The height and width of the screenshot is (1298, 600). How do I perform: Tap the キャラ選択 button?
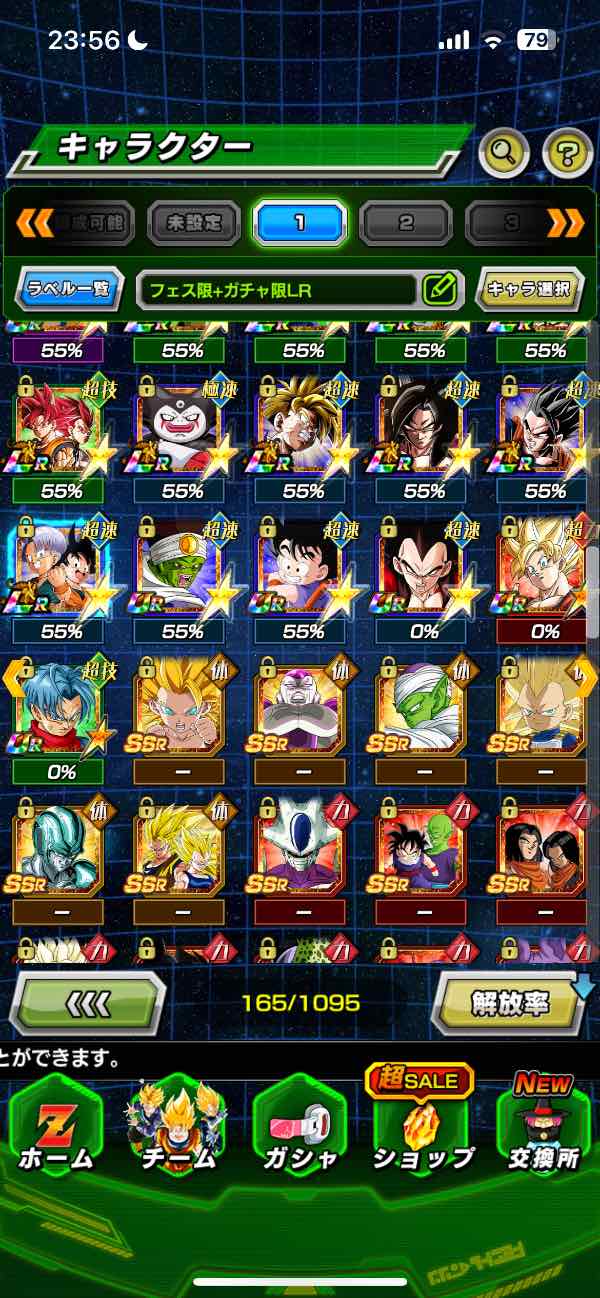[528, 290]
